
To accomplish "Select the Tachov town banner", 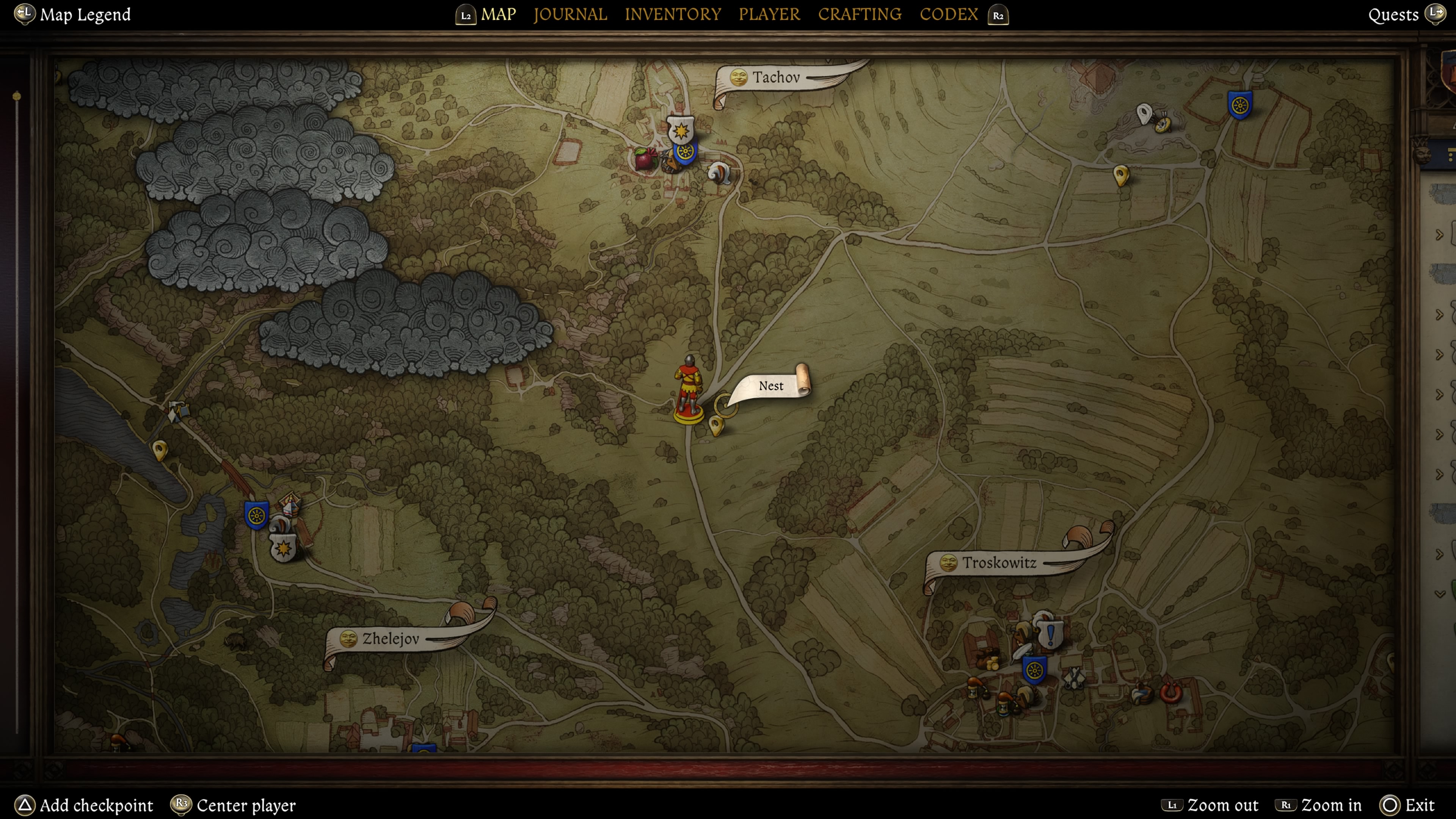I will [775, 77].
